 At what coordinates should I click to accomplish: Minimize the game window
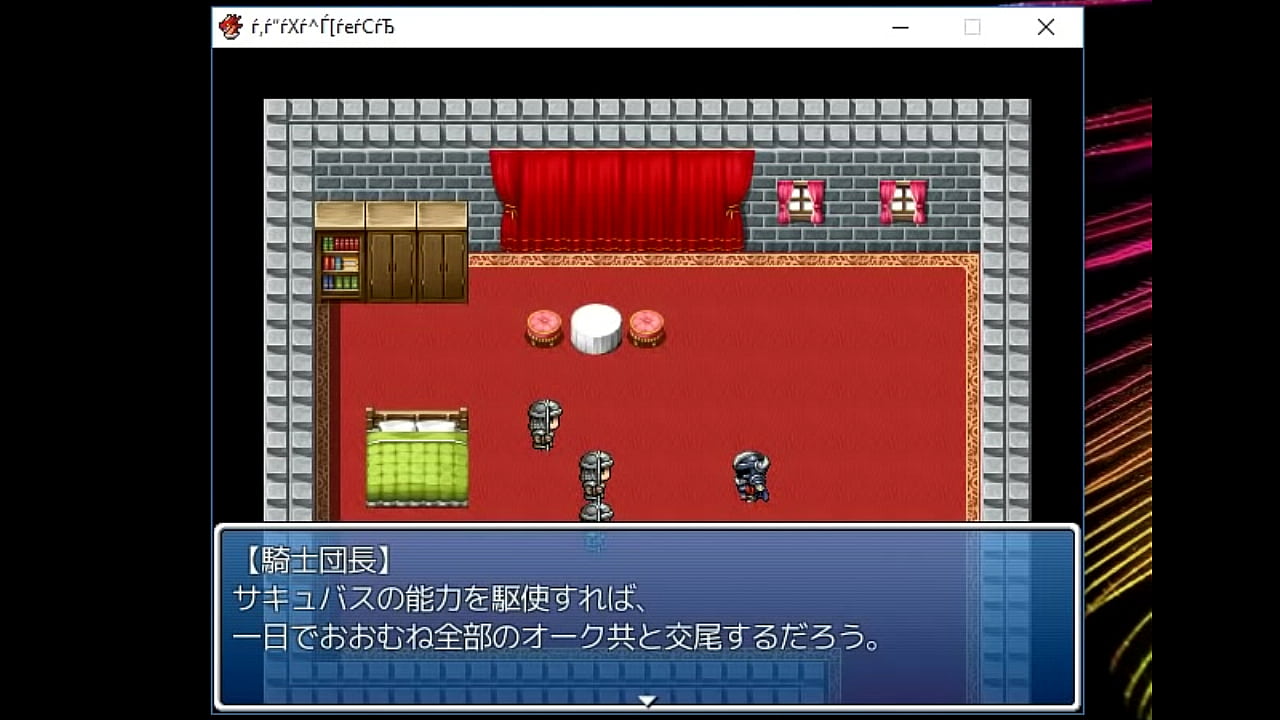(897, 27)
